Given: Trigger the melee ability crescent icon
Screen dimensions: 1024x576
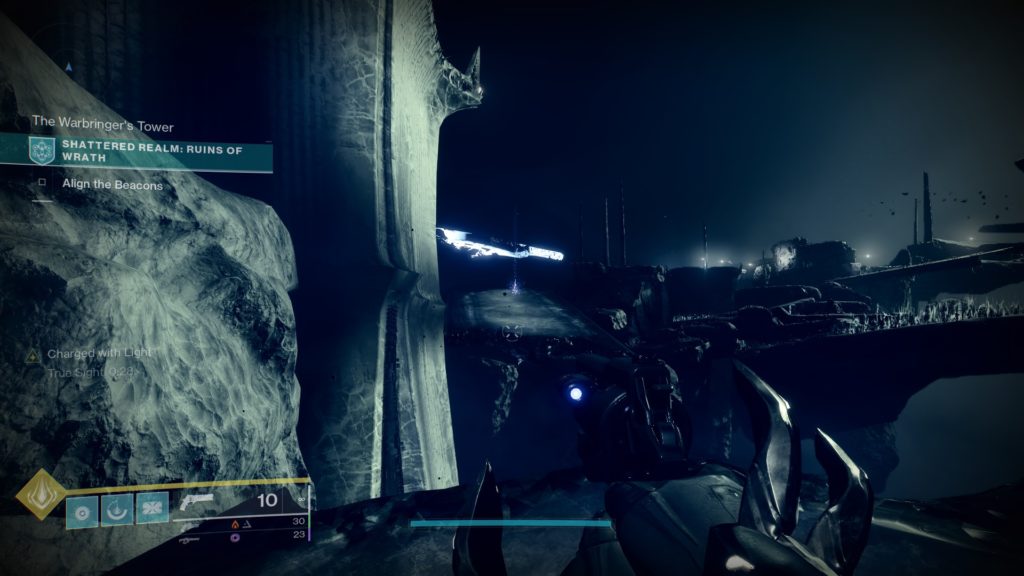Looking at the screenshot, I should (117, 510).
